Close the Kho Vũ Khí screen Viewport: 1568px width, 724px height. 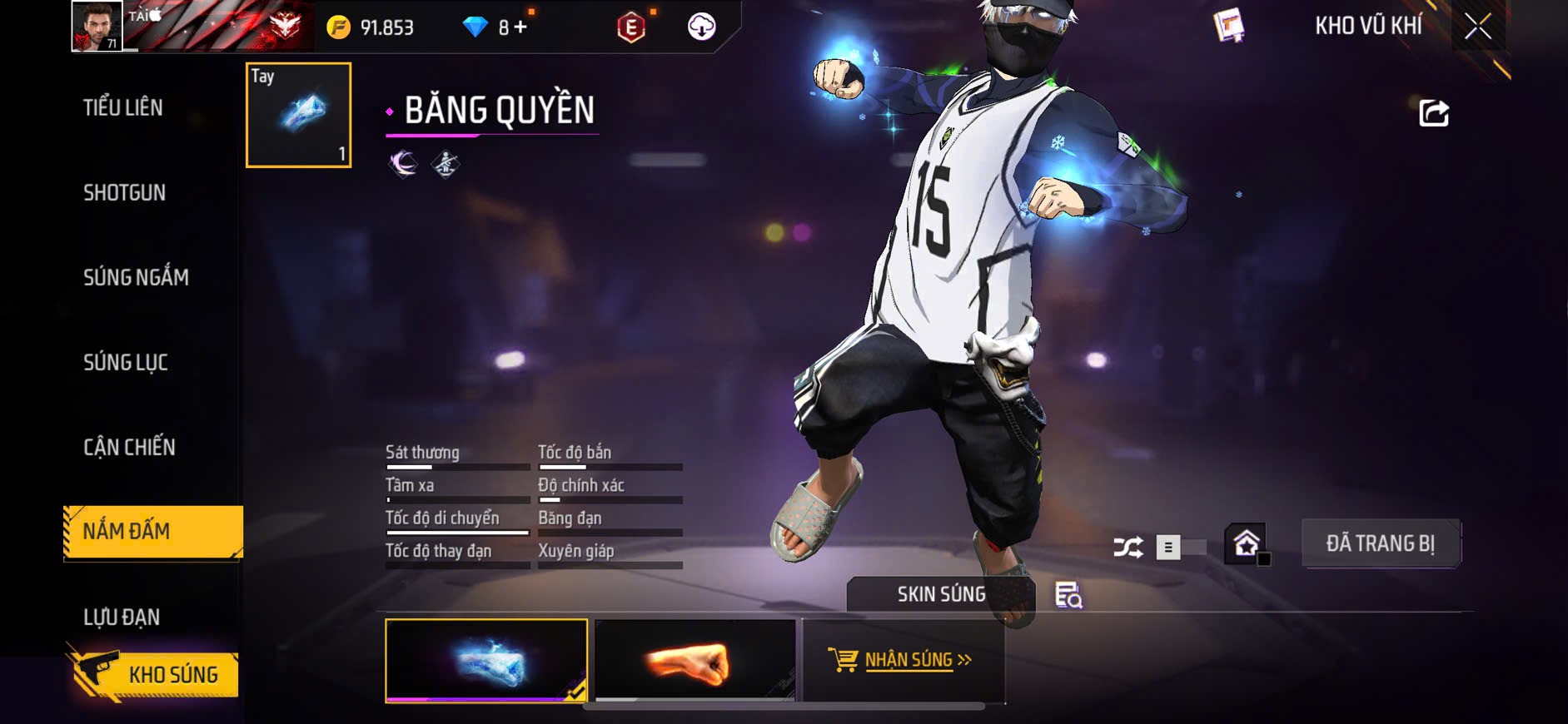click(1478, 27)
